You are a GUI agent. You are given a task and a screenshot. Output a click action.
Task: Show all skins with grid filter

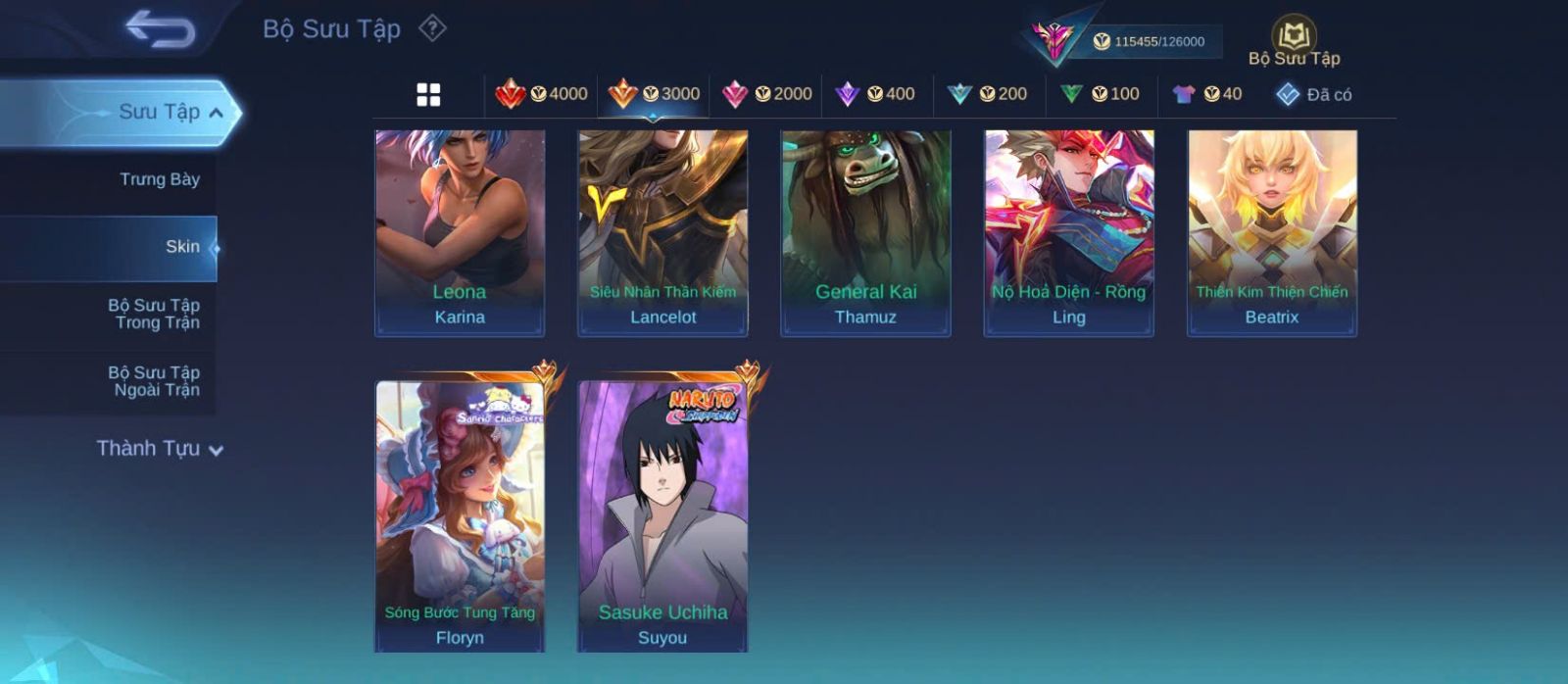pos(428,94)
